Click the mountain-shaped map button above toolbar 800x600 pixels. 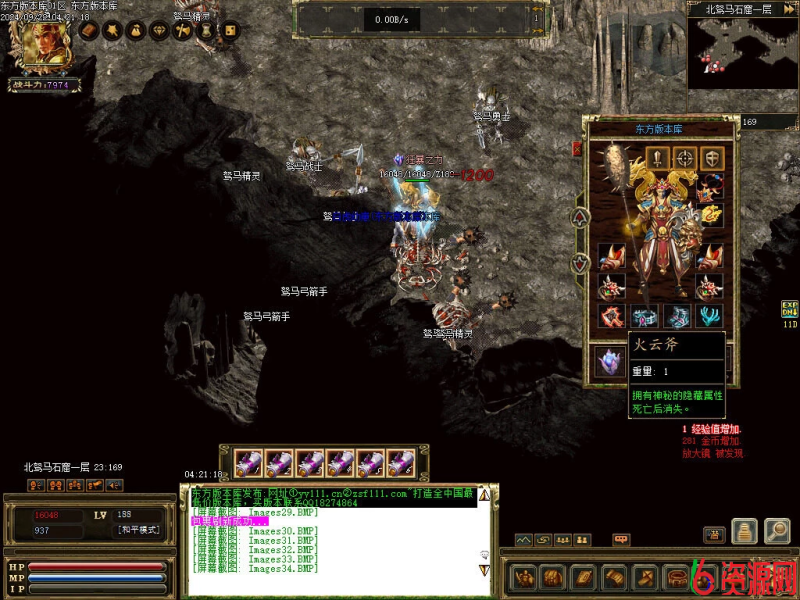click(x=522, y=540)
